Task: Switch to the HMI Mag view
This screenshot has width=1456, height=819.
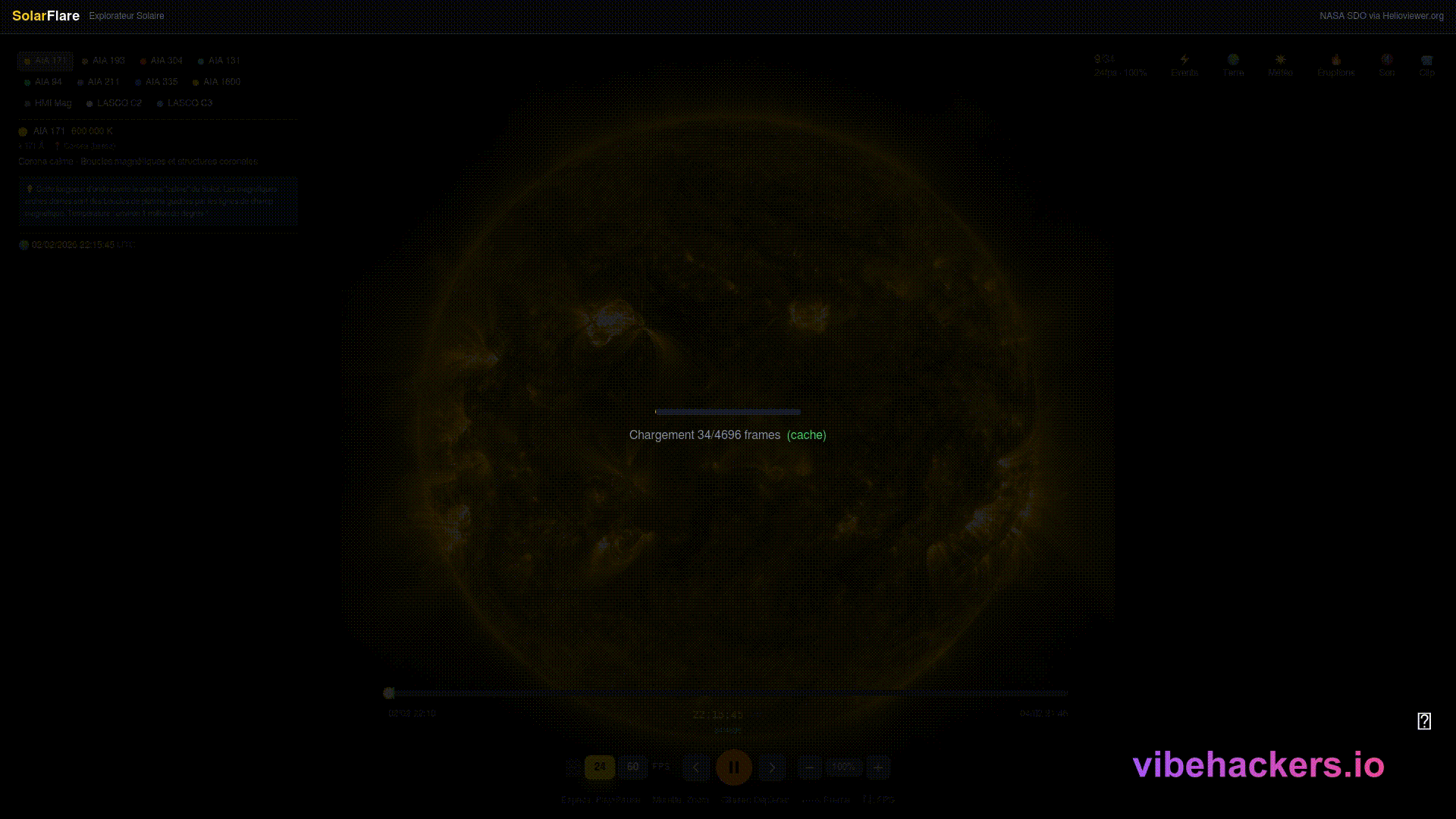Action: coord(48,103)
